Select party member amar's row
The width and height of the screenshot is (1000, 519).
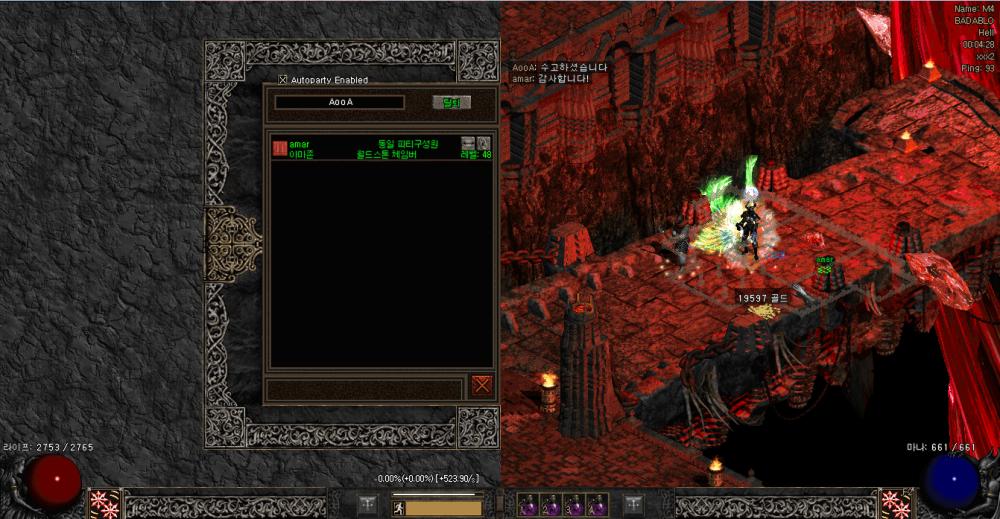click(380, 149)
